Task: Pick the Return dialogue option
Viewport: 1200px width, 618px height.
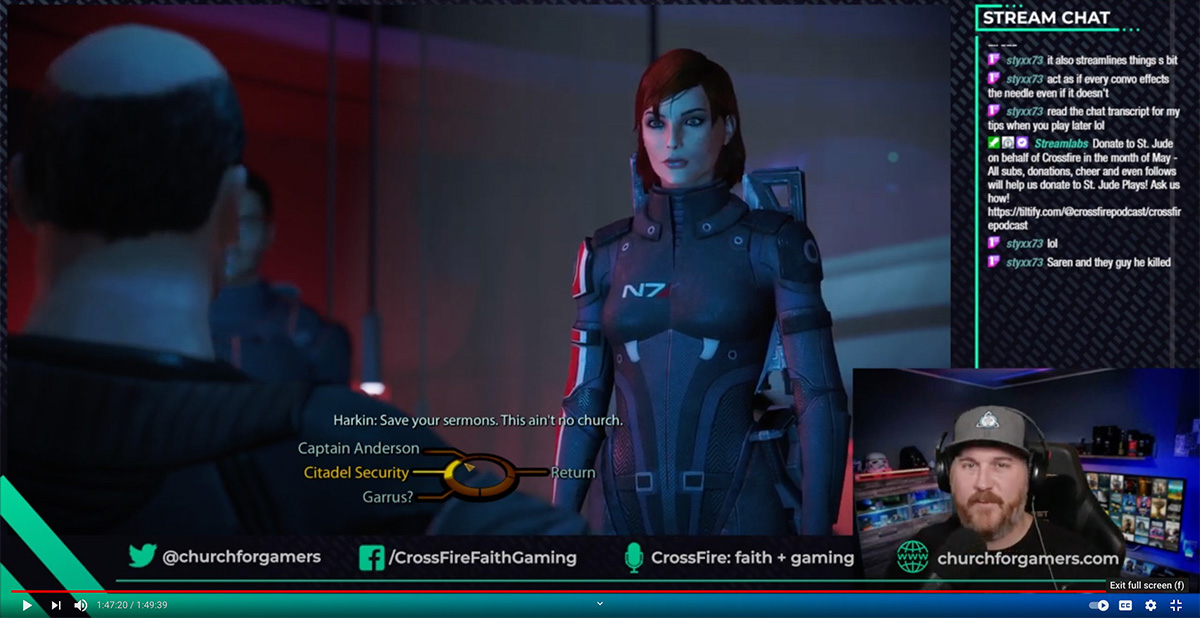Action: coord(573,473)
